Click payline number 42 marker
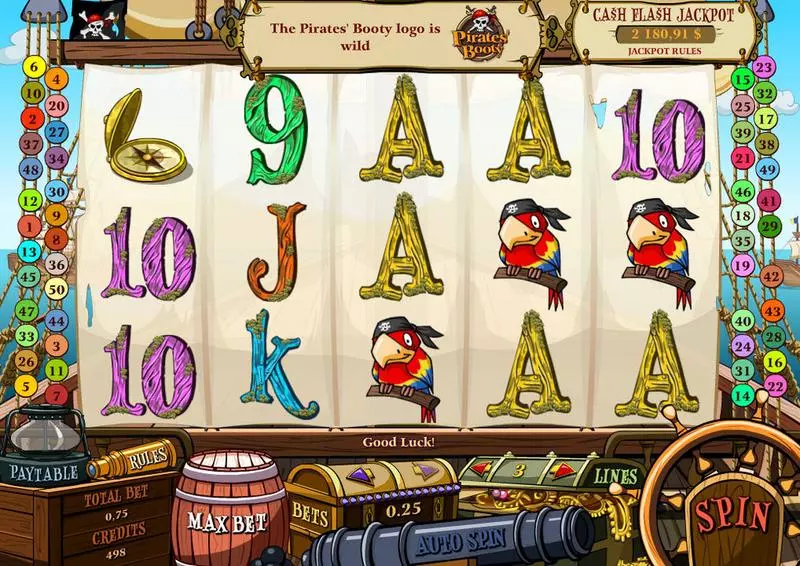Viewport: 800px width, 566px height. (x=770, y=275)
